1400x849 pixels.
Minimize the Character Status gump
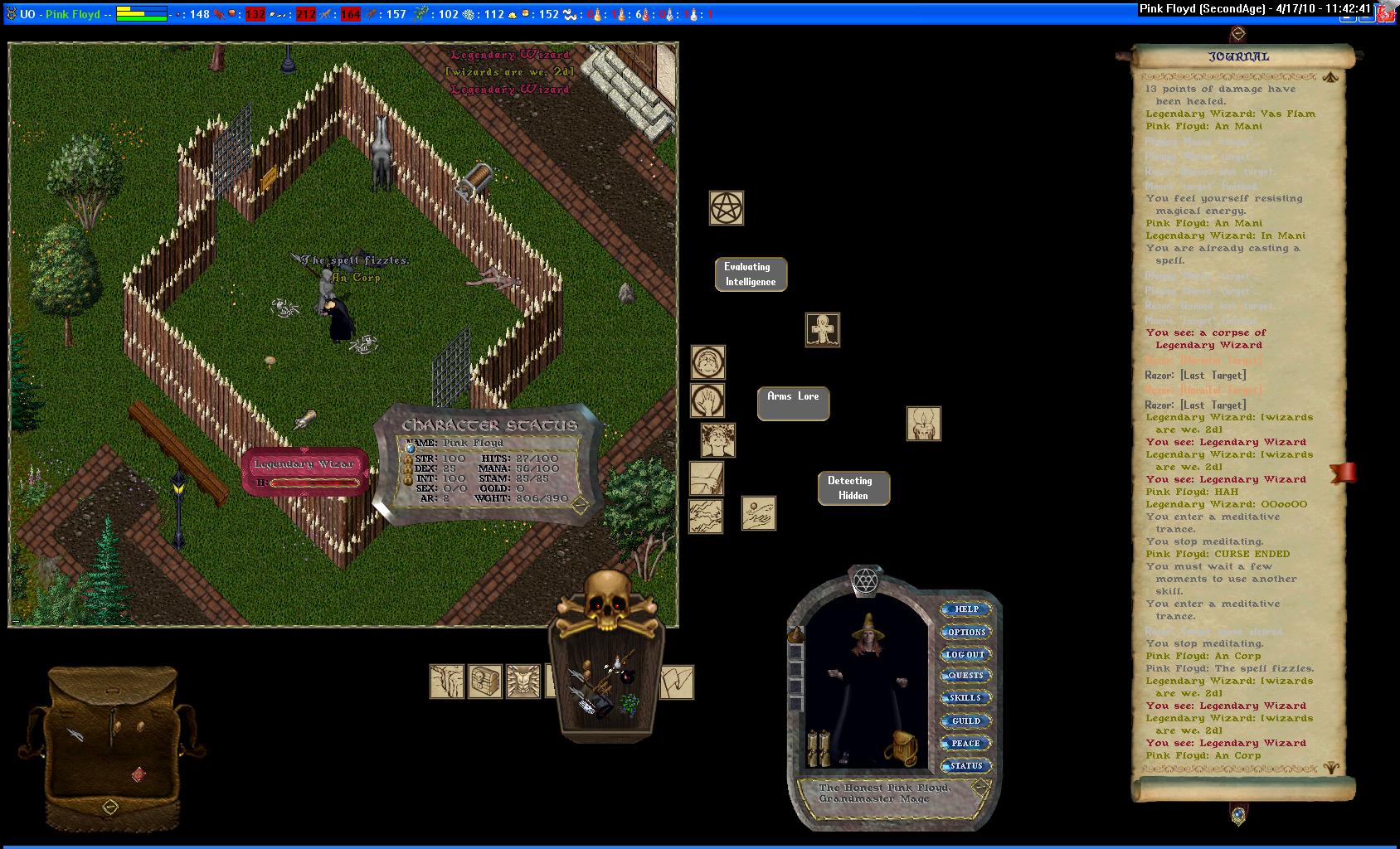(580, 504)
